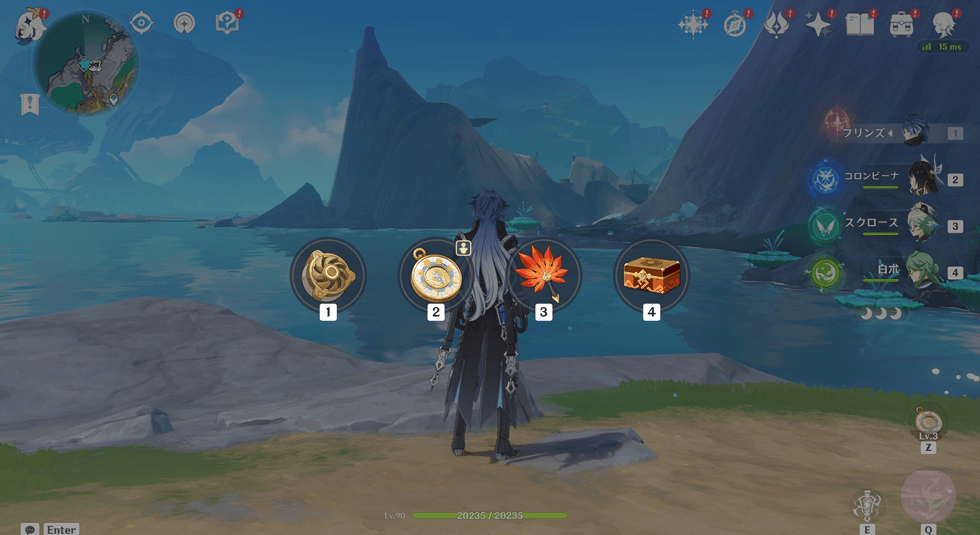This screenshot has height=535, width=980.
Task: Toggle the eye-shaped elemental sight icon
Action: [141, 23]
